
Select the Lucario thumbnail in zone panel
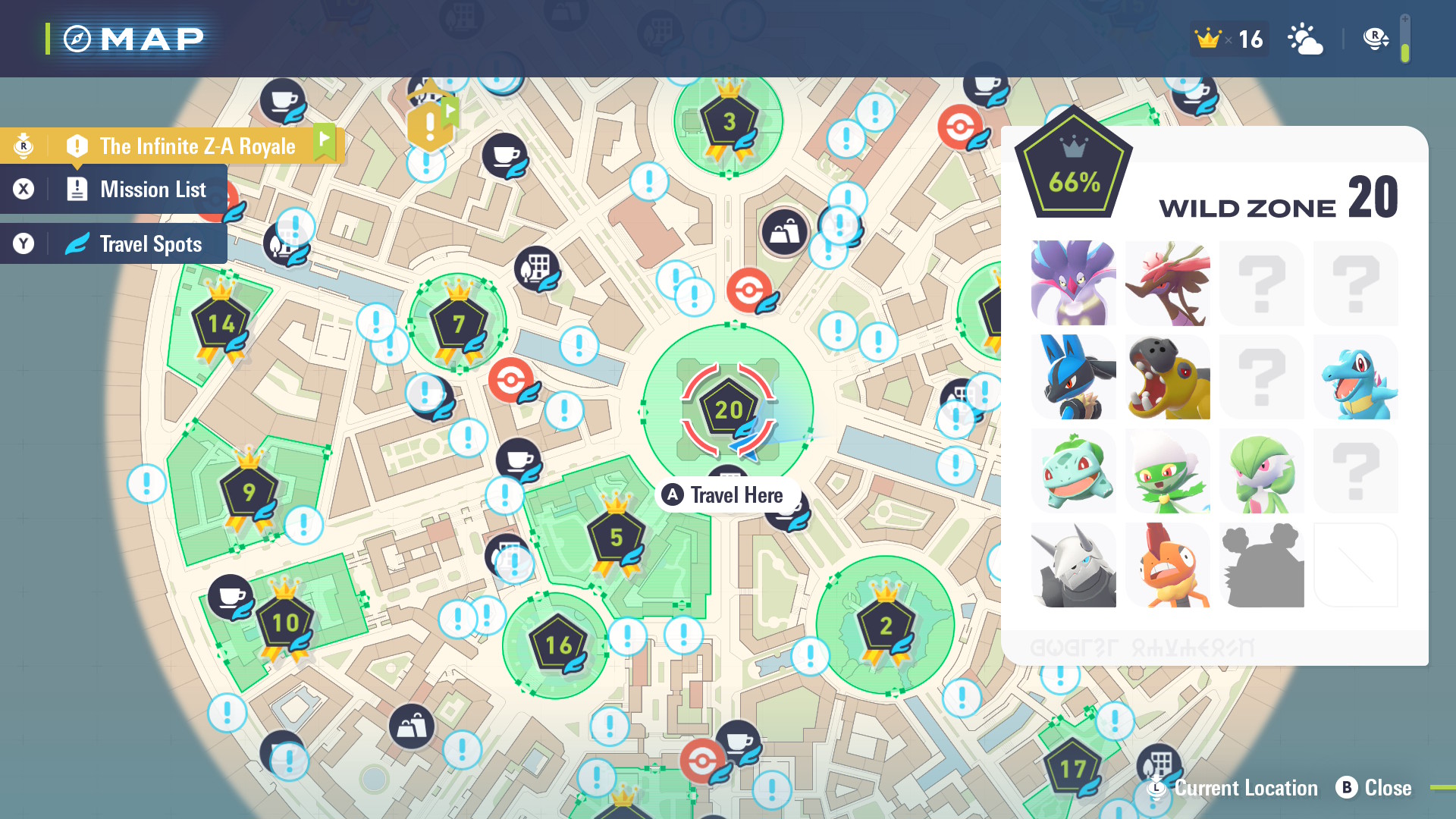(1073, 377)
